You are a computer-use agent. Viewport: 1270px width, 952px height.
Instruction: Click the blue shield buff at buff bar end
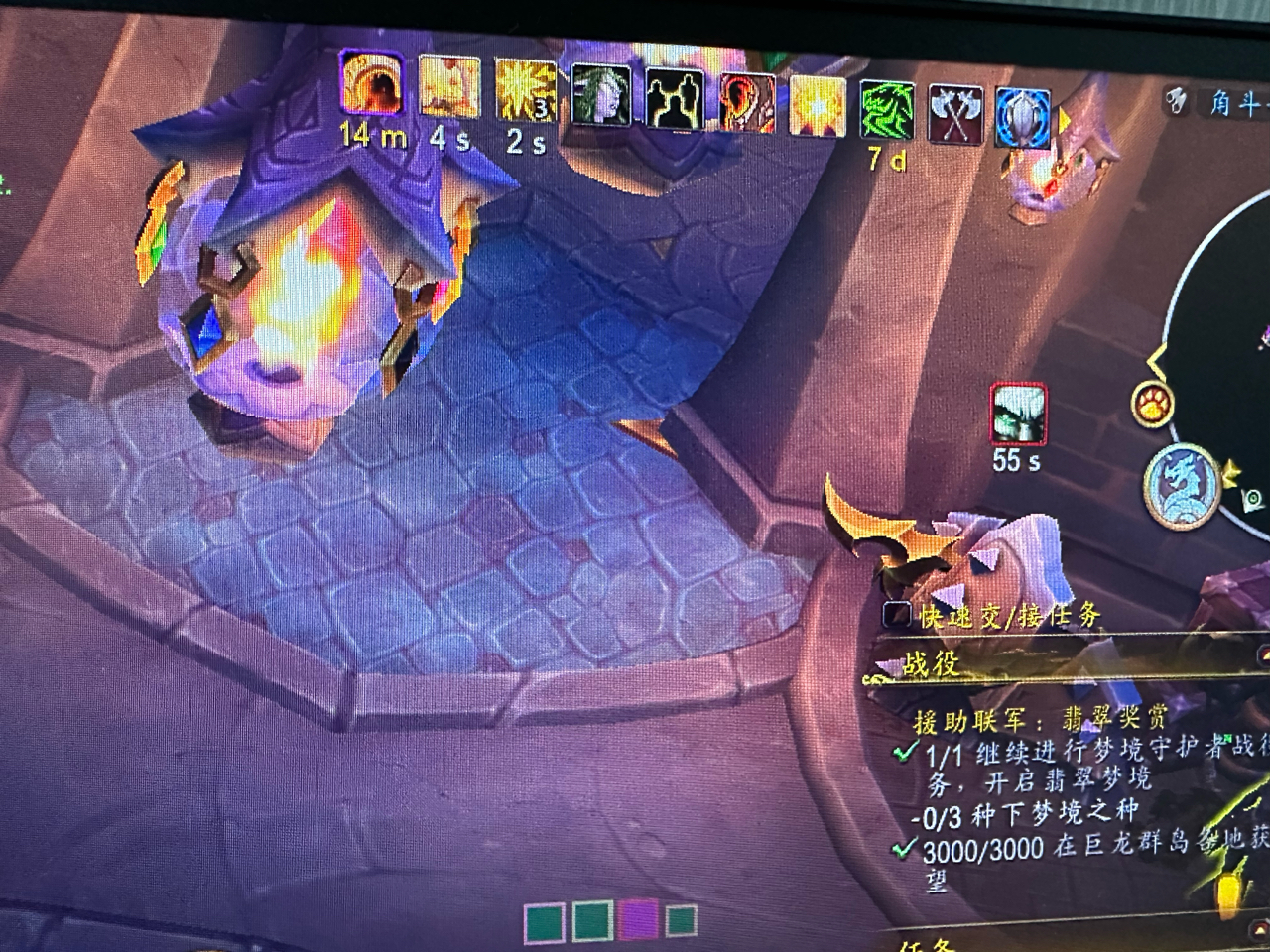(x=1021, y=116)
